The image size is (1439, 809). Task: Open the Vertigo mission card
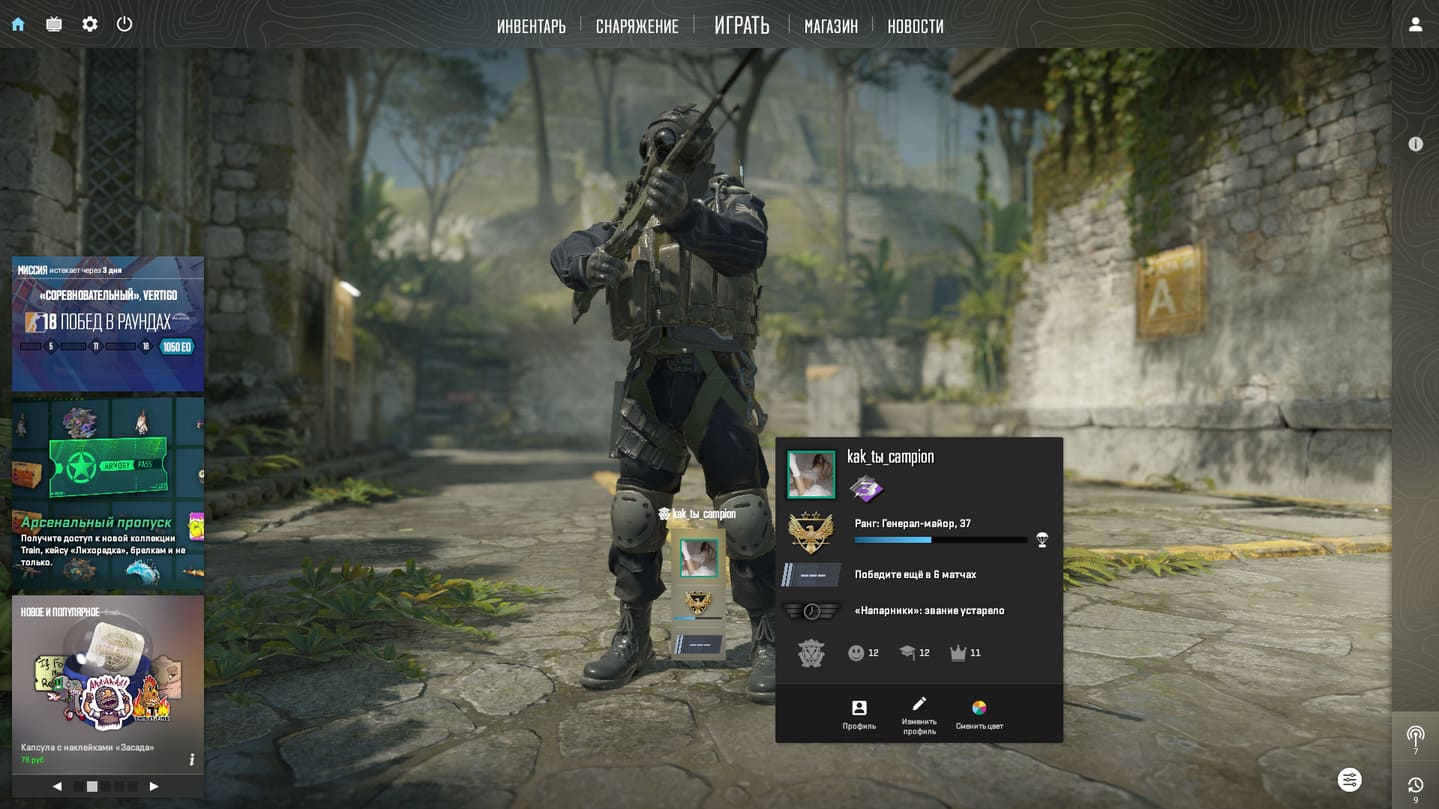(108, 323)
